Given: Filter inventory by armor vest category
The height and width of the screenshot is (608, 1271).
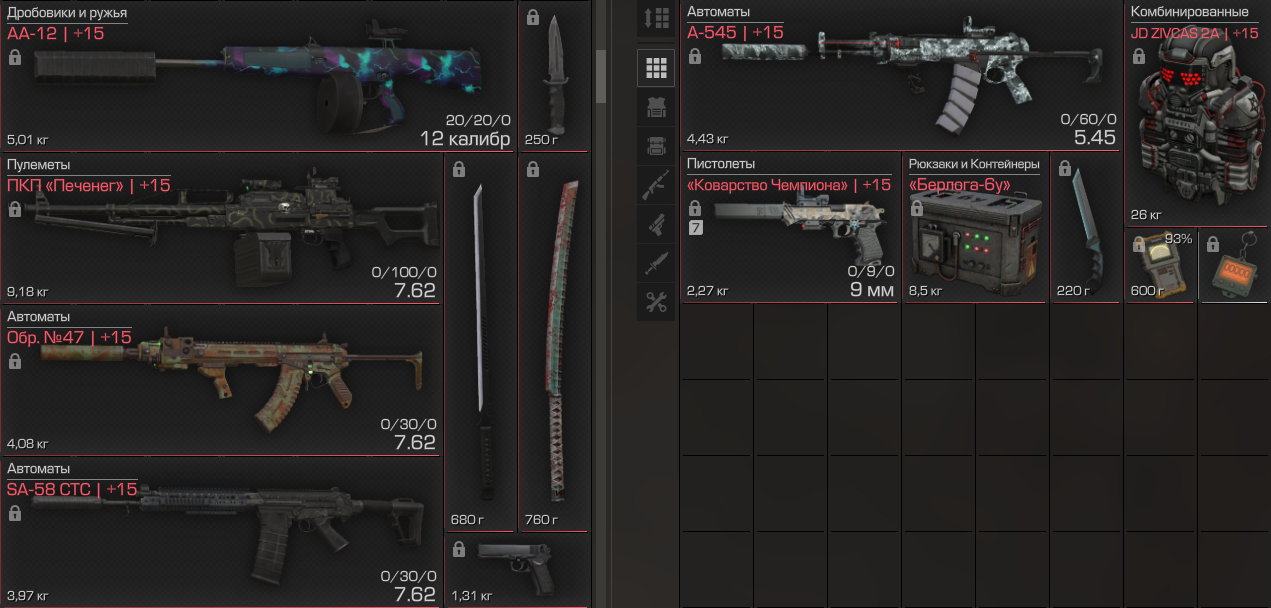Looking at the screenshot, I should tap(656, 107).
